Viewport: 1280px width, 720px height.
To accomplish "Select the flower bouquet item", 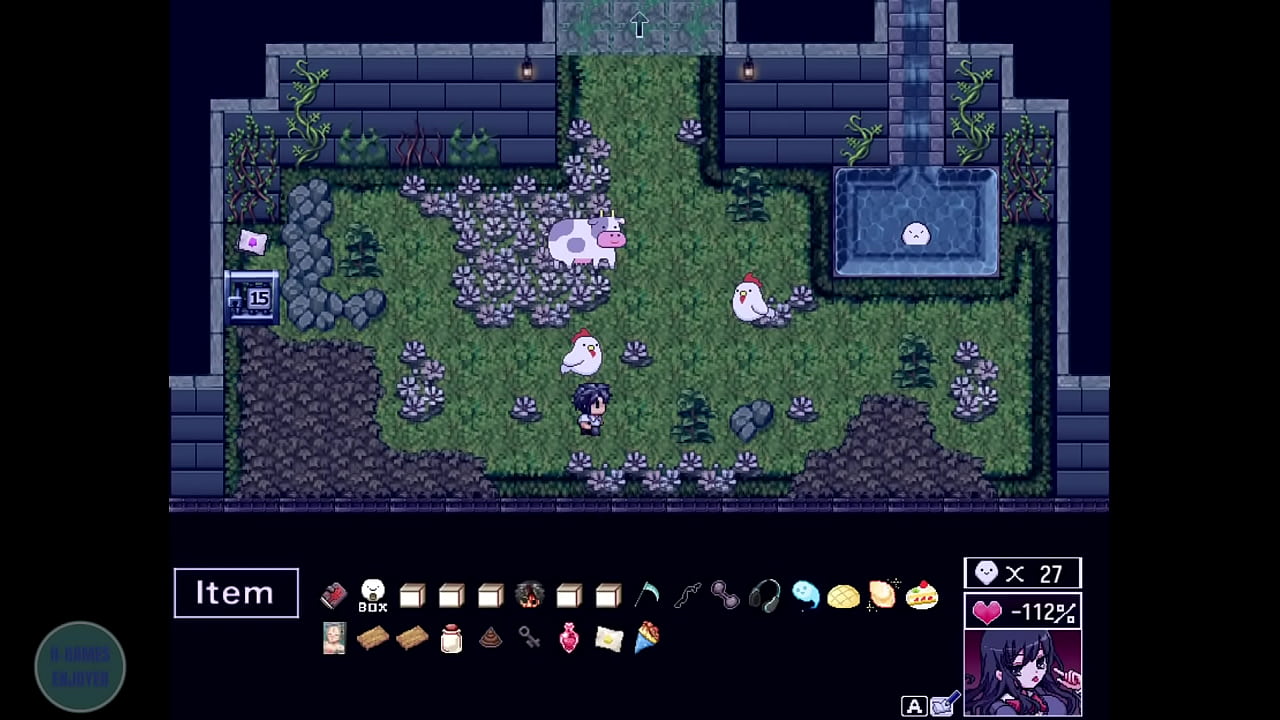I will pyautogui.click(x=647, y=638).
